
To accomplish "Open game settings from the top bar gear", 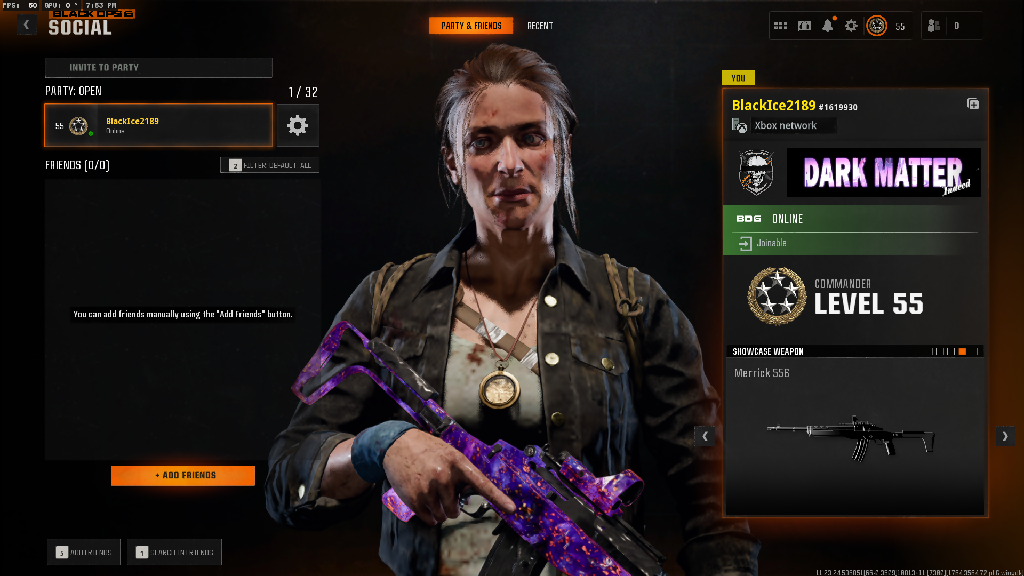I will (851, 25).
